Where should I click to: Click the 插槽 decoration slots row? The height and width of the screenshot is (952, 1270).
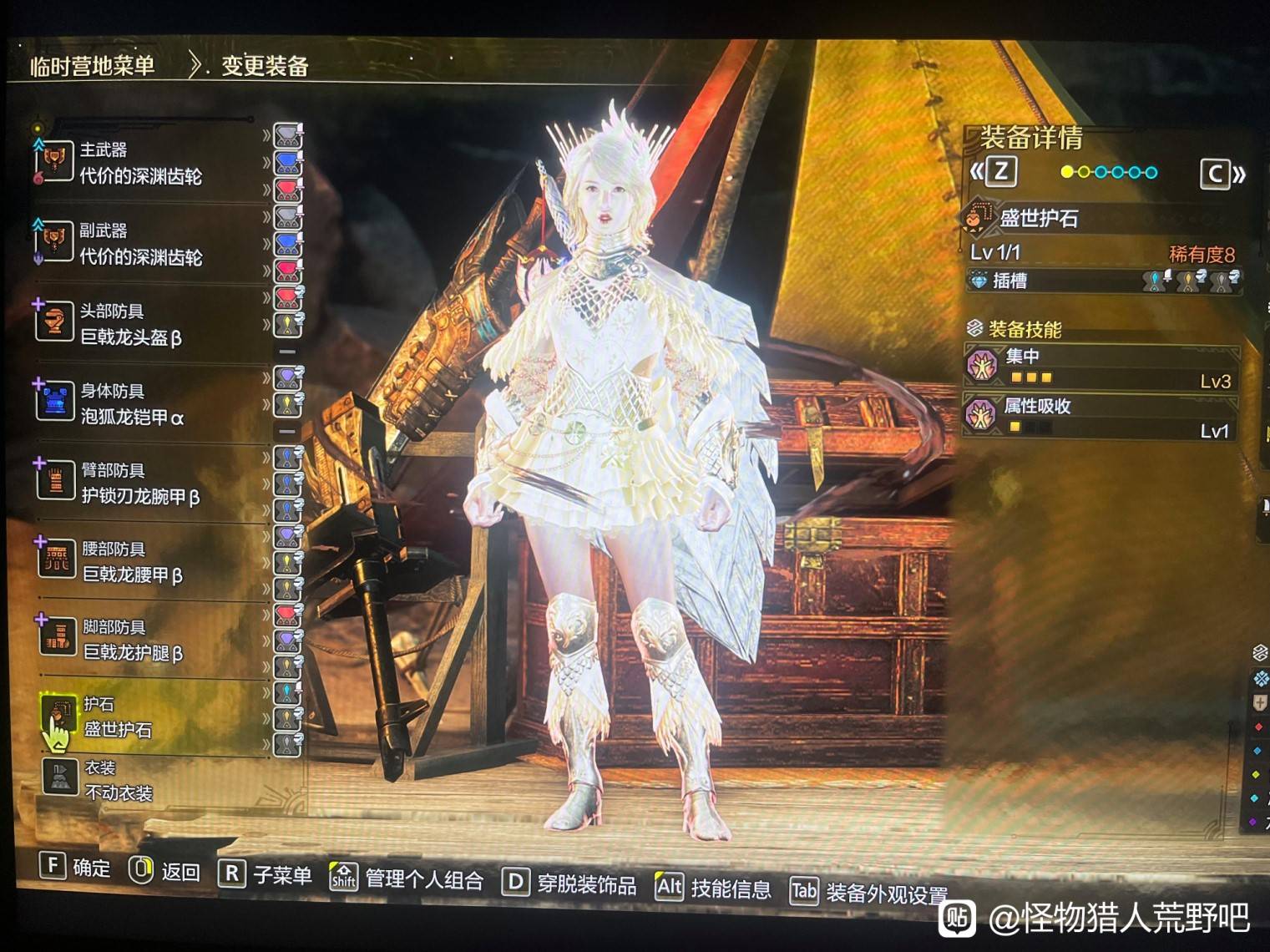(x=1104, y=281)
